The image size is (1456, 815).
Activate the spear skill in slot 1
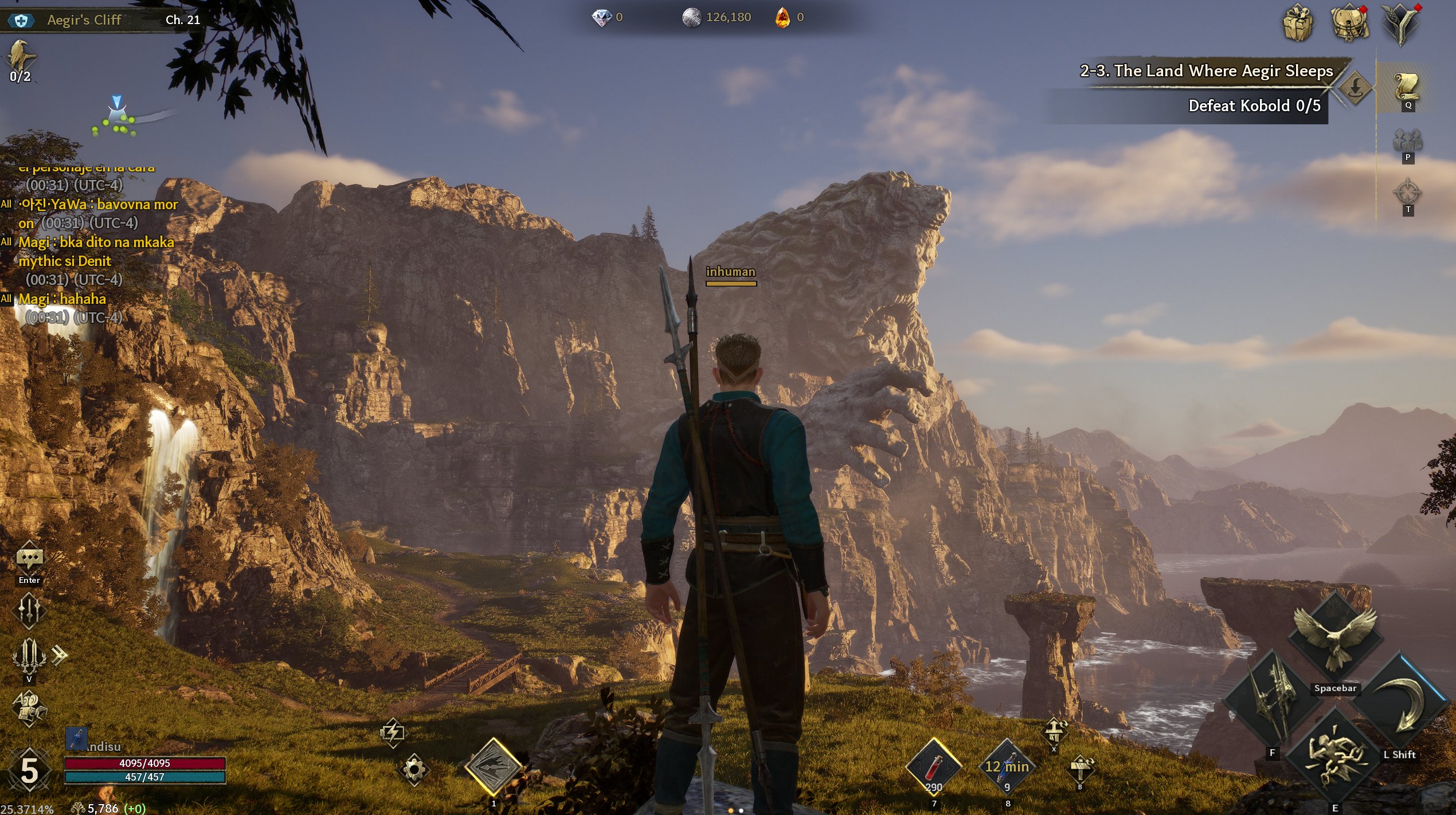494,767
